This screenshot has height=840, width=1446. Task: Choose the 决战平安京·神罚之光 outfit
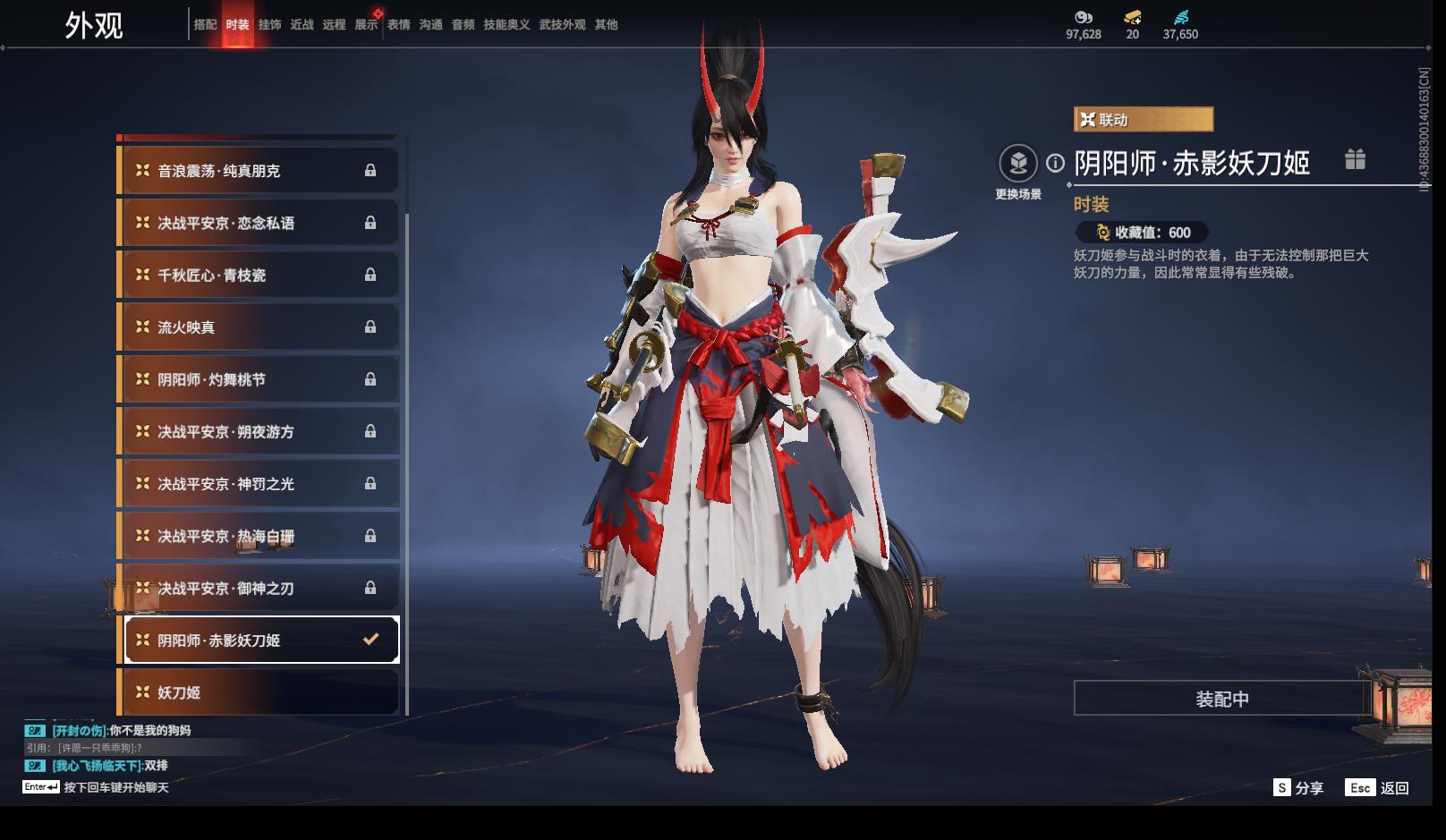click(258, 484)
